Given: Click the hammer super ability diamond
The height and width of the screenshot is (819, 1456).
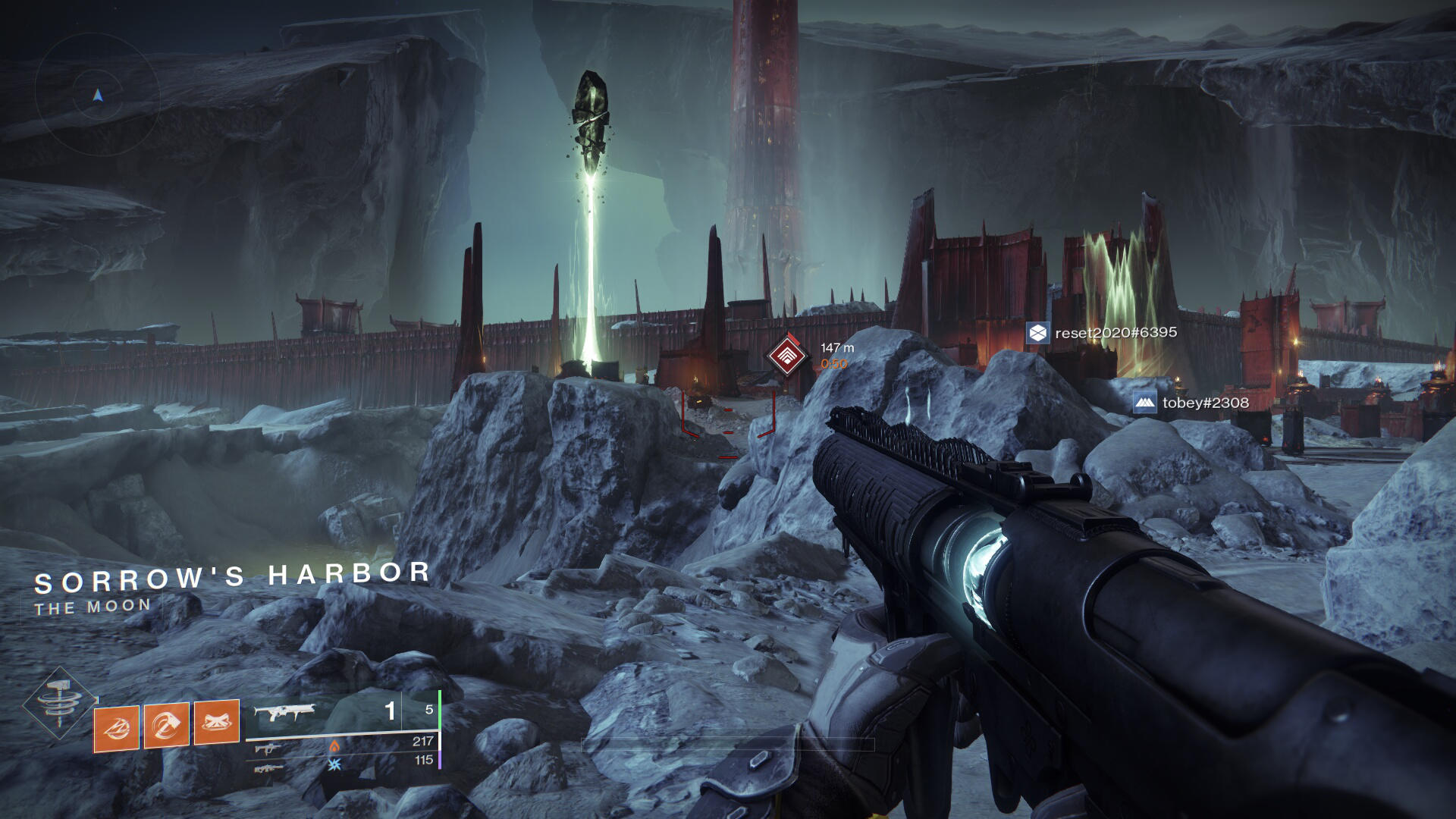Looking at the screenshot, I should pos(59,703).
